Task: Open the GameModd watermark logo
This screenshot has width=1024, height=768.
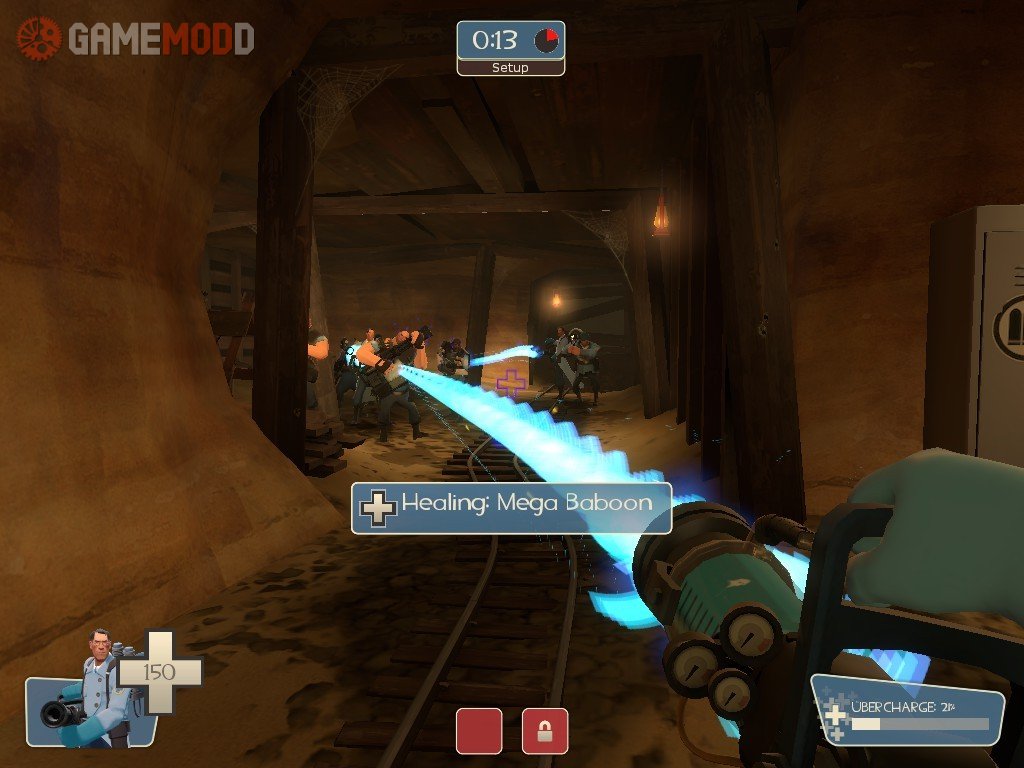Action: pyautogui.click(x=135, y=39)
